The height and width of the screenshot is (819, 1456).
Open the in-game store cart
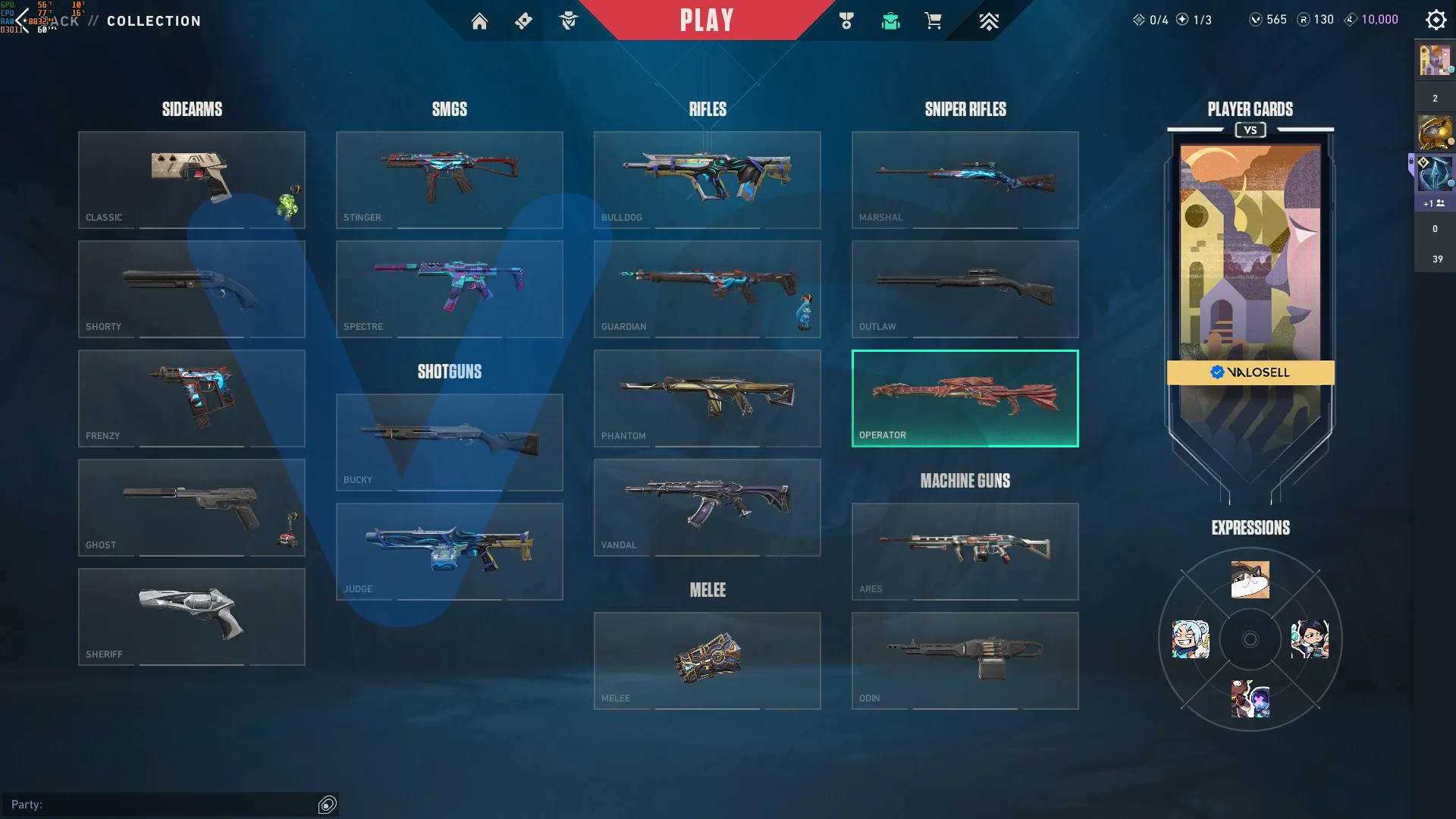933,21
